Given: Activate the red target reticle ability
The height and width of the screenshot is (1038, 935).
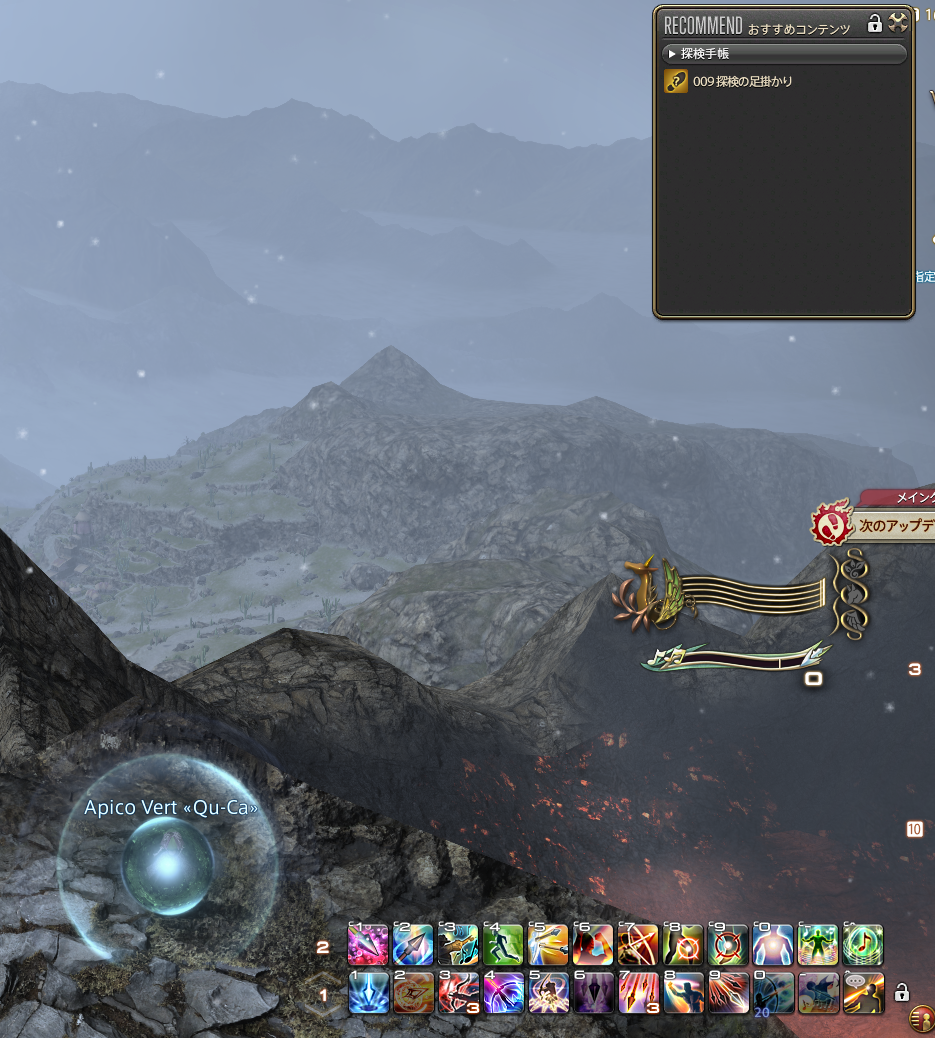Looking at the screenshot, I should pos(728,944).
